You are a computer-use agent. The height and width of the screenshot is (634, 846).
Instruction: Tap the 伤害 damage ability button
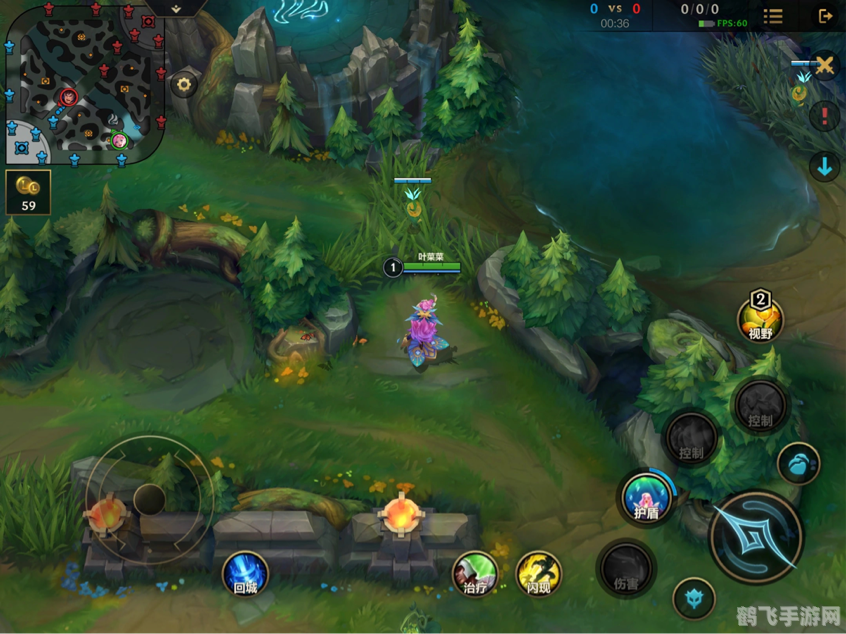tap(627, 569)
